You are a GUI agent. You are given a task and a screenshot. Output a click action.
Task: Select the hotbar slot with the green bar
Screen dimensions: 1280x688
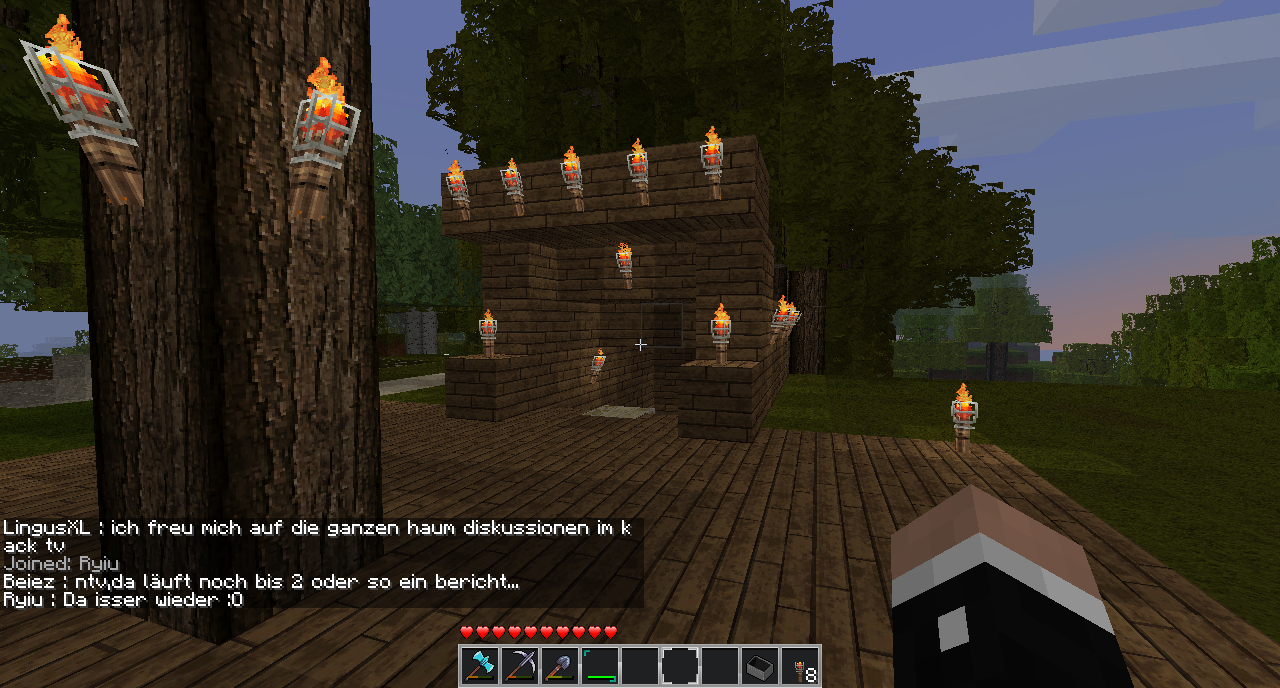[x=600, y=666]
